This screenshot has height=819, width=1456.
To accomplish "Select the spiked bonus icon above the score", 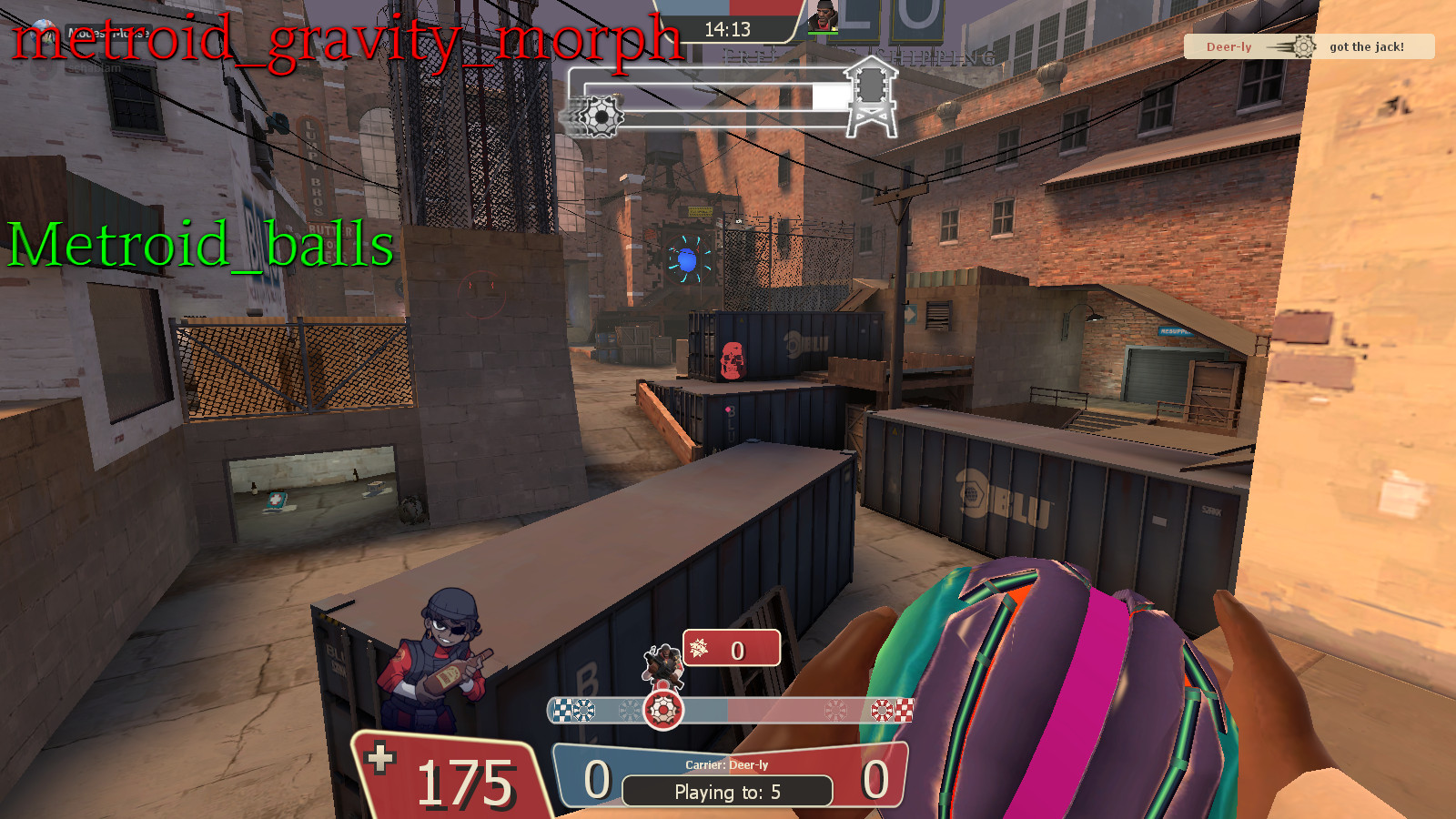I will pos(701,650).
